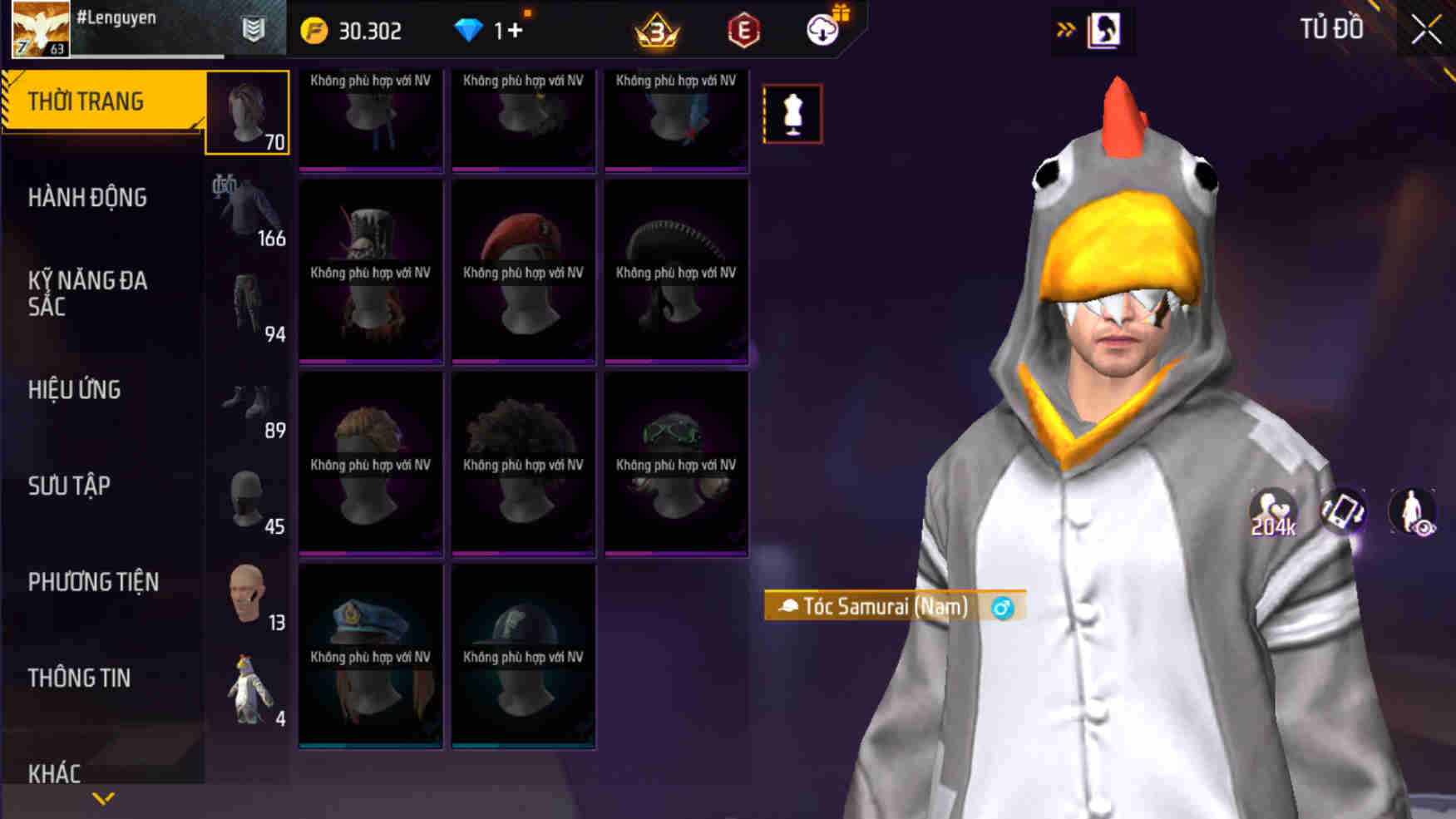Click the double-arrow expander near top right
Screen dimensions: 1456x819
(x=1067, y=27)
